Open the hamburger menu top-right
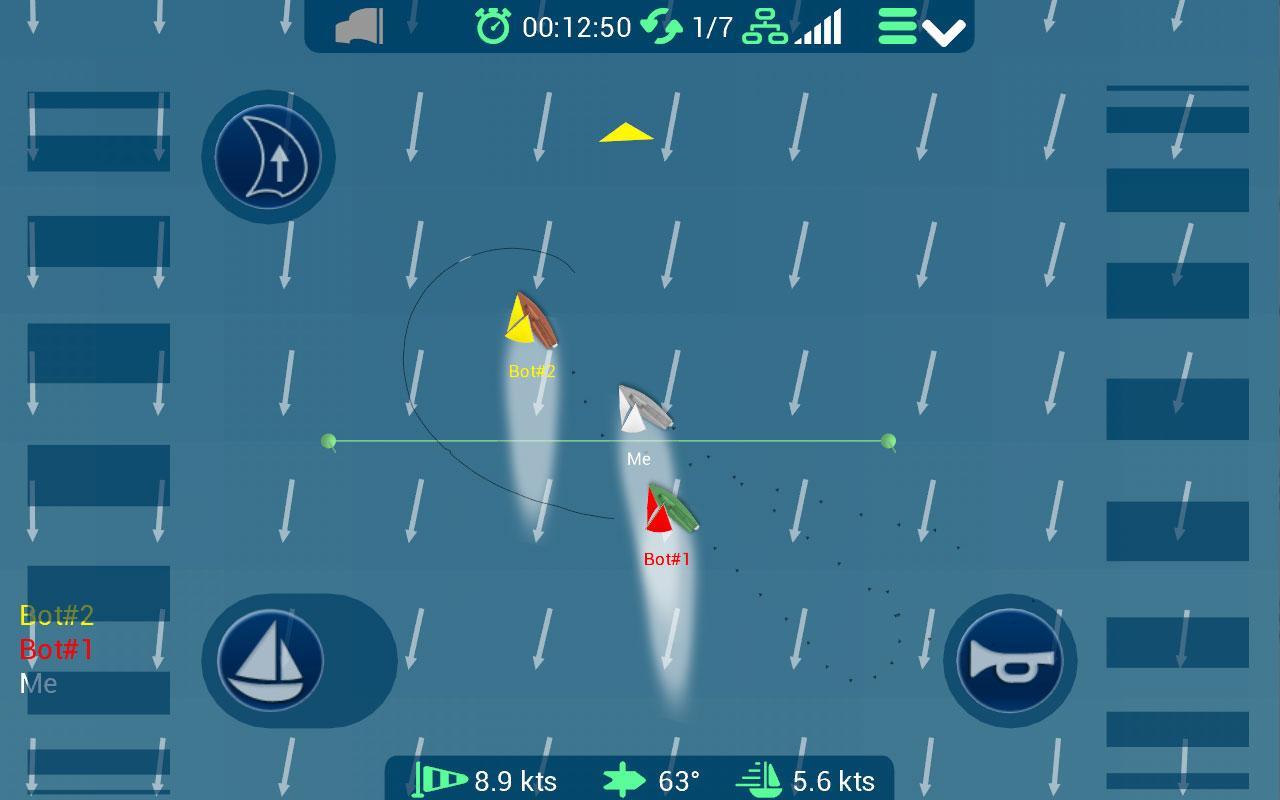The width and height of the screenshot is (1280, 800). pos(896,25)
